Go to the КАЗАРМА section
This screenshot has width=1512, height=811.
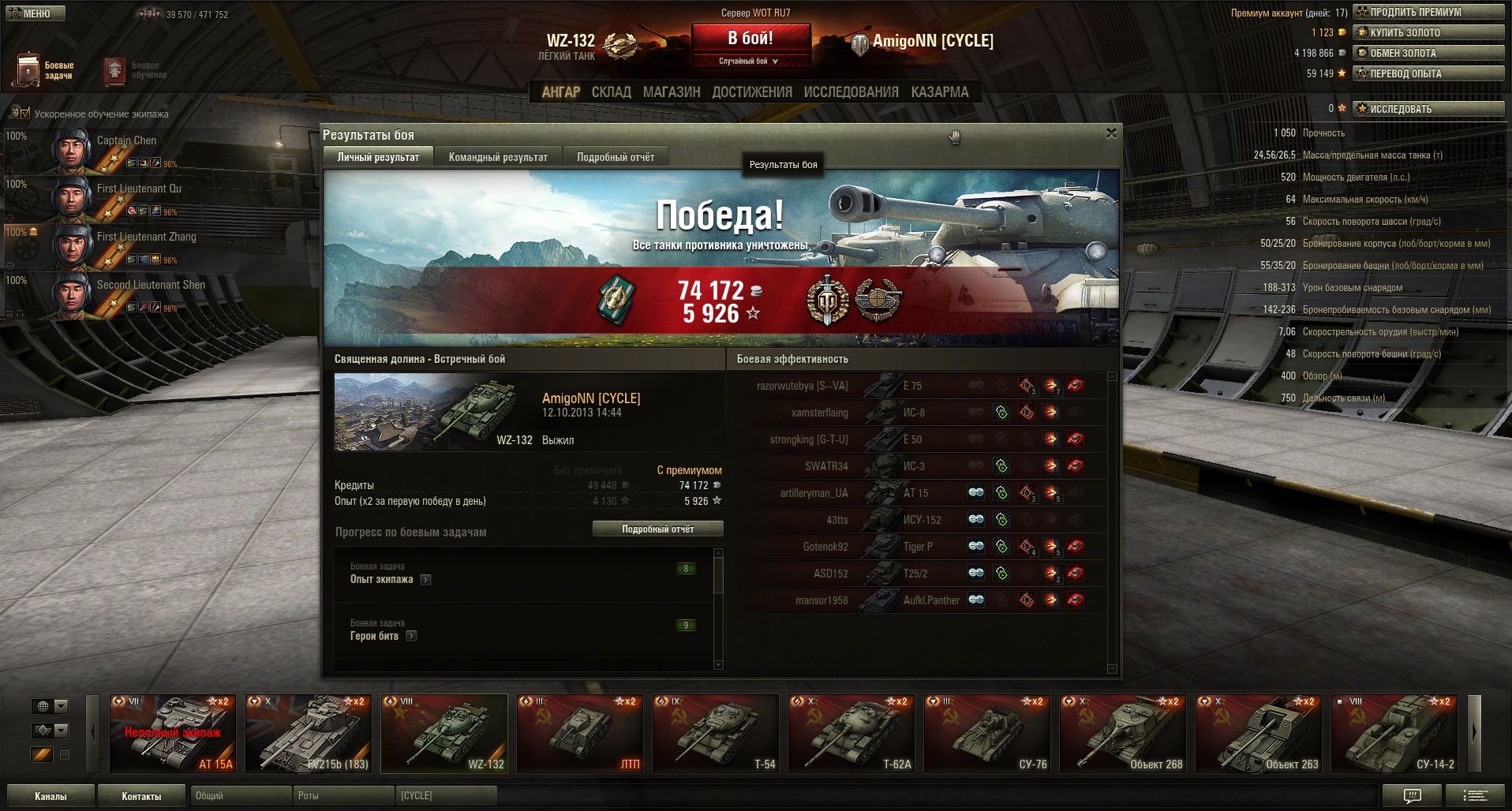939,92
